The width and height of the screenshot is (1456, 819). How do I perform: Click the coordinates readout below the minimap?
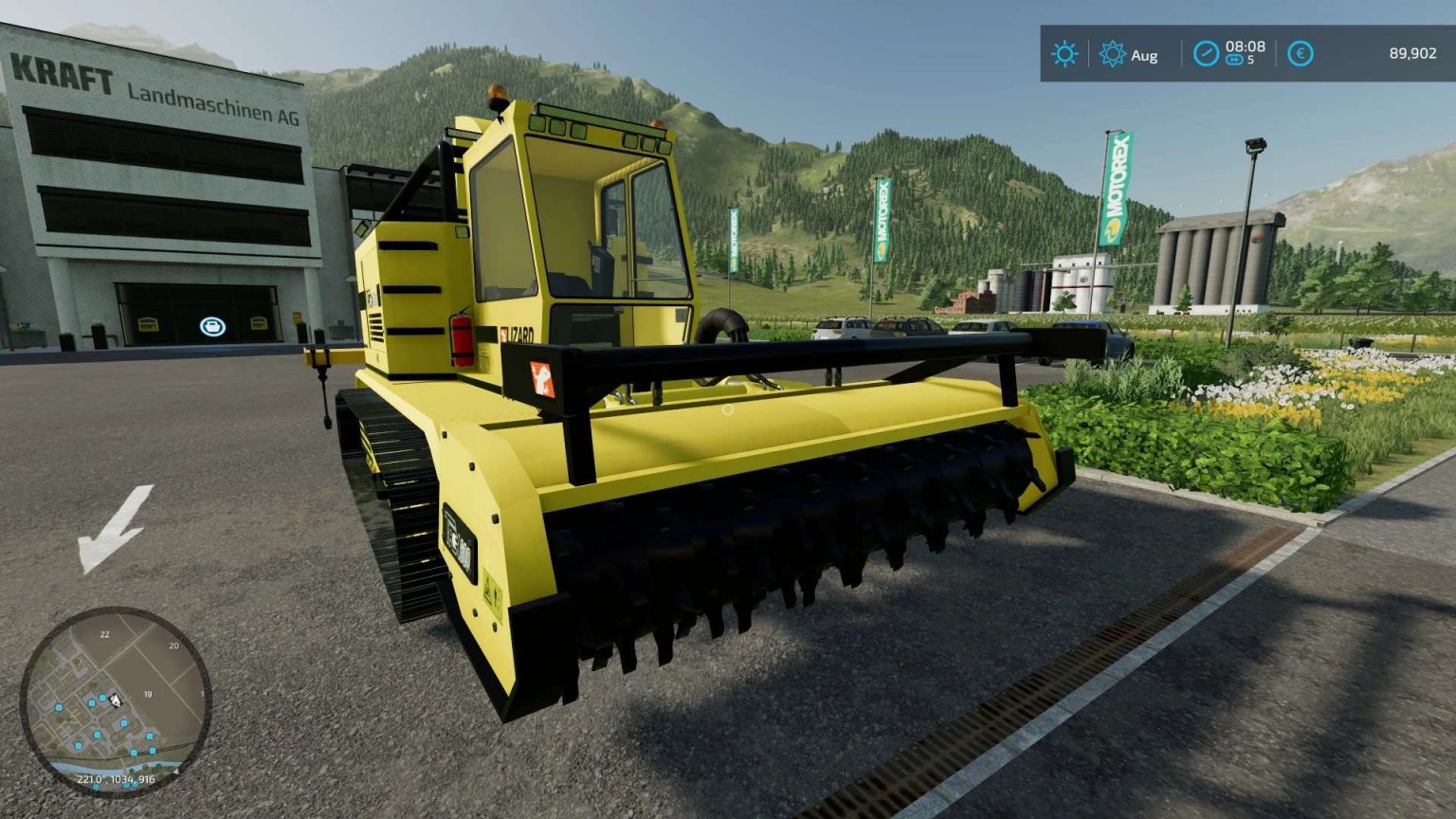click(117, 778)
